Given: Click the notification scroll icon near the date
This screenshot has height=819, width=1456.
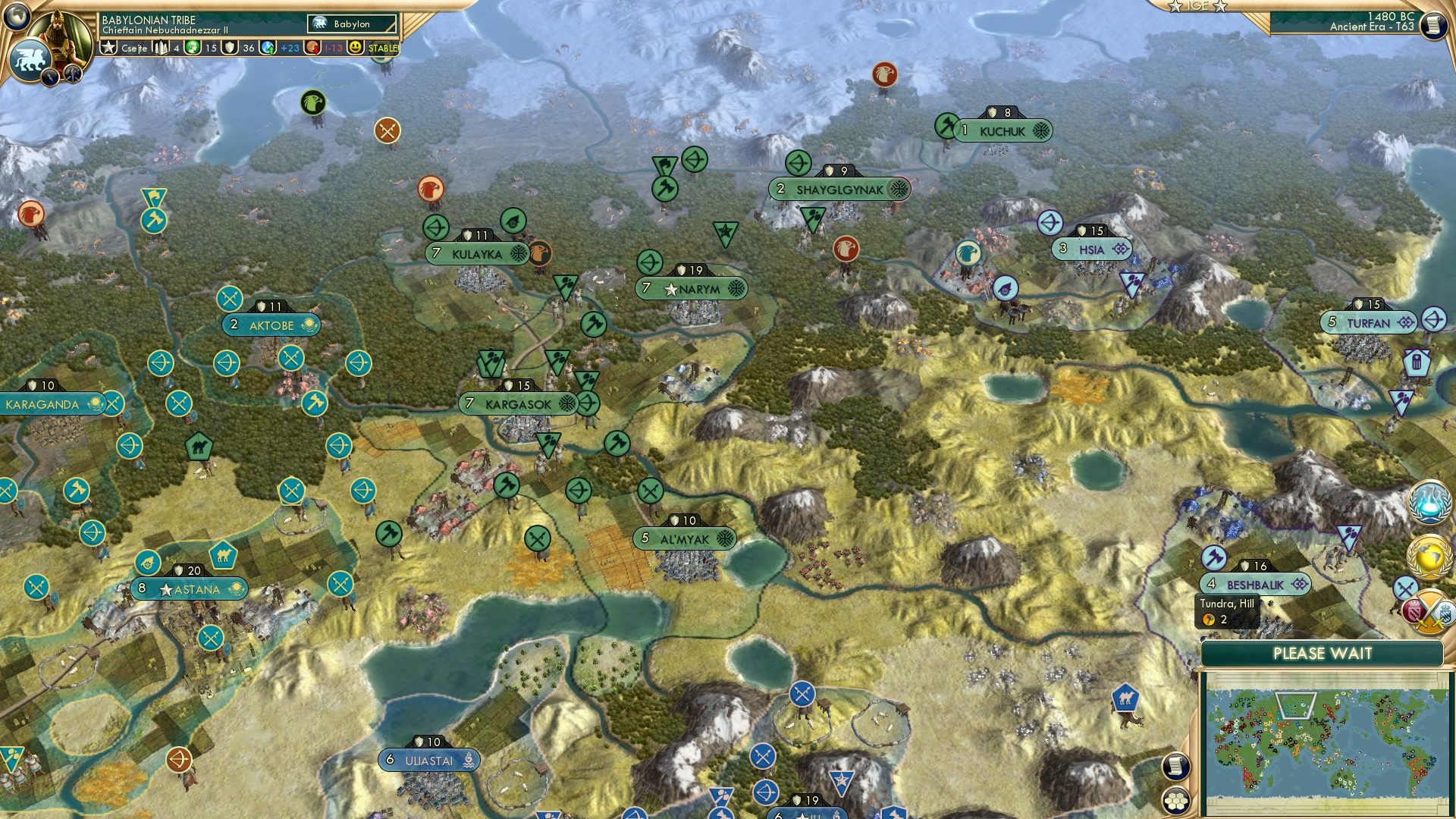Looking at the screenshot, I should [x=1433, y=25].
